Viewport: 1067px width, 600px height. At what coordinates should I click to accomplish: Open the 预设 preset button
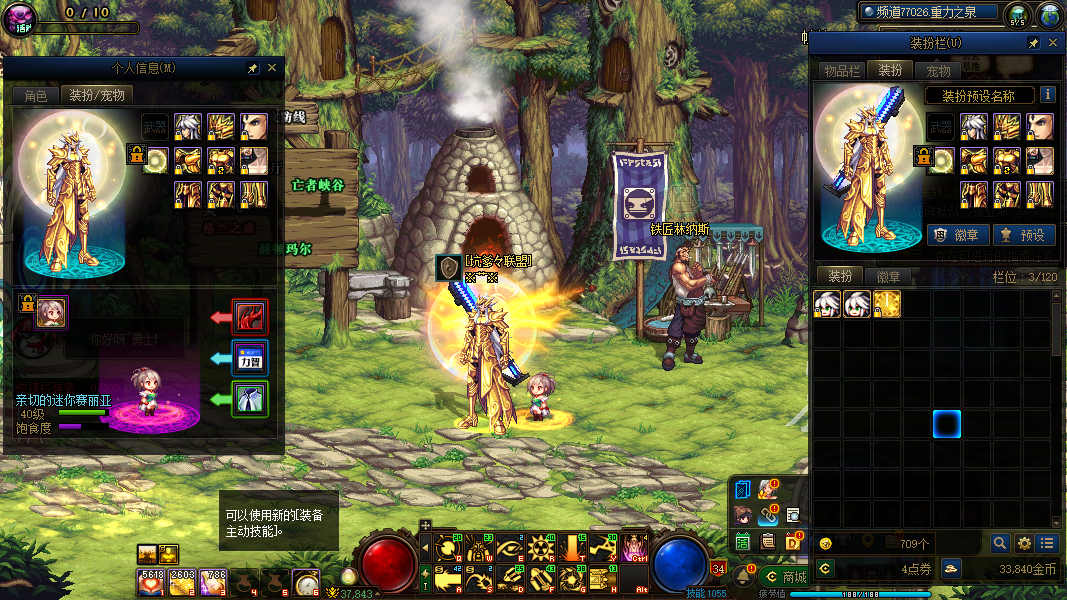(1022, 235)
